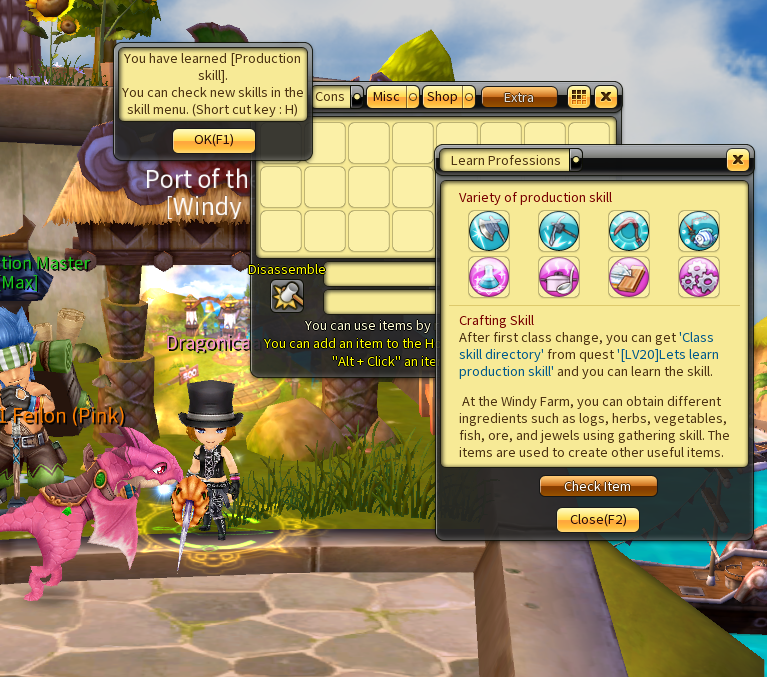Choose the pickaxe mining skill icon

(x=559, y=231)
